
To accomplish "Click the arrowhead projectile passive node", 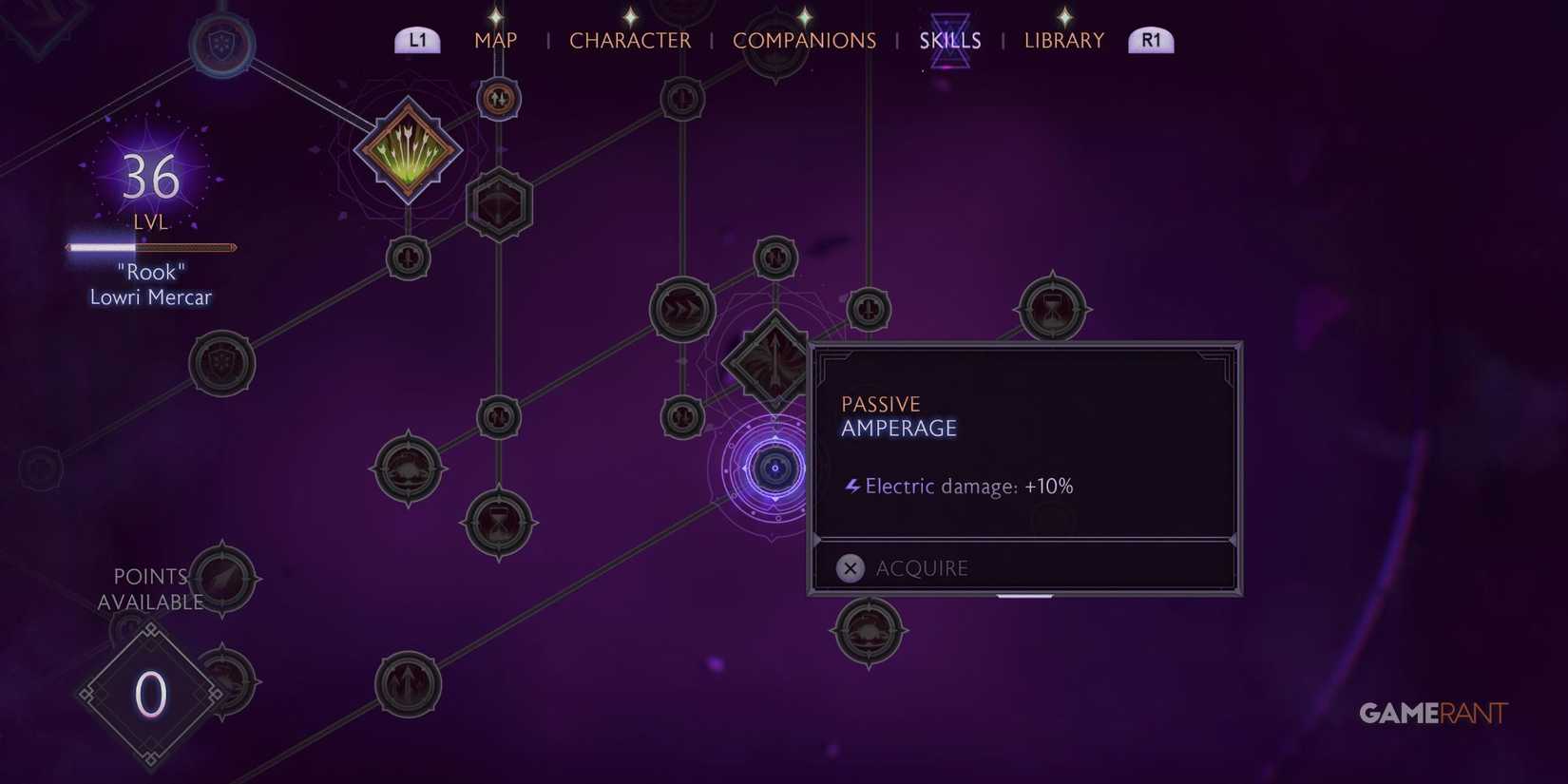I will 223,578.
